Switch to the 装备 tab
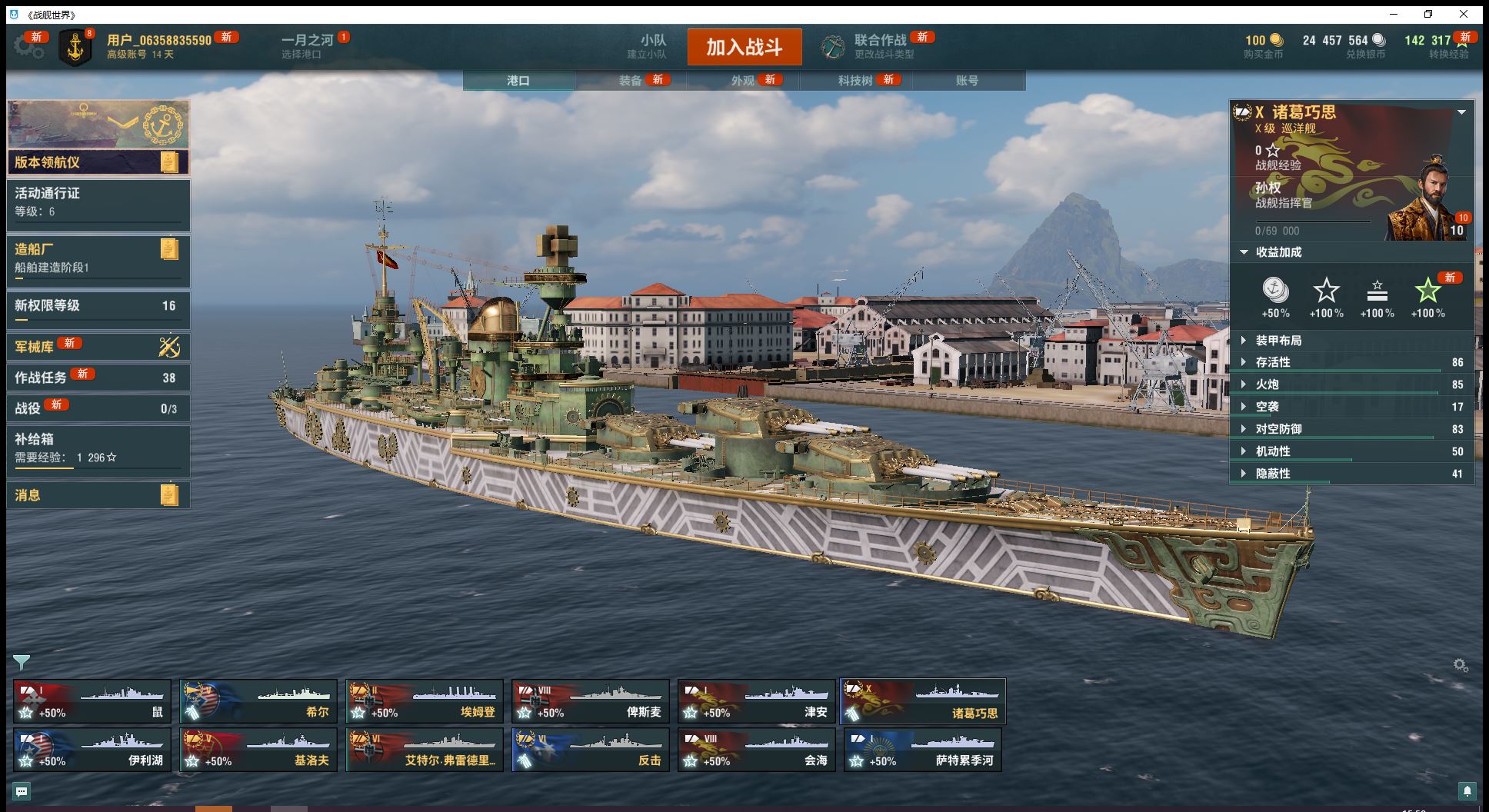 631,81
